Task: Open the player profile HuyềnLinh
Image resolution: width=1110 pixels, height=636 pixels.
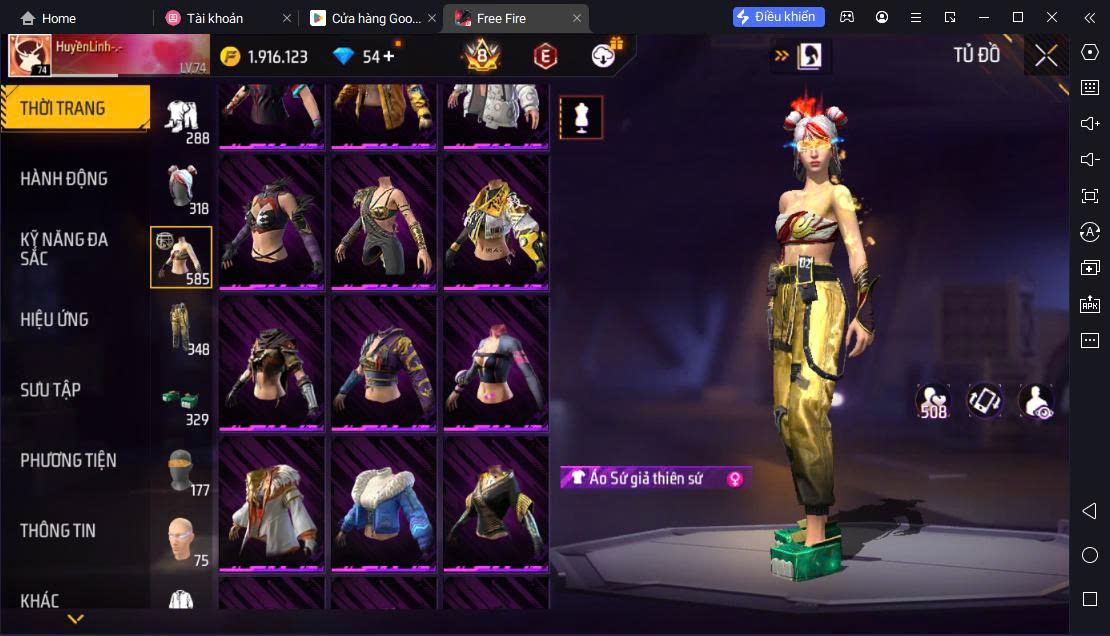Action: (31, 57)
